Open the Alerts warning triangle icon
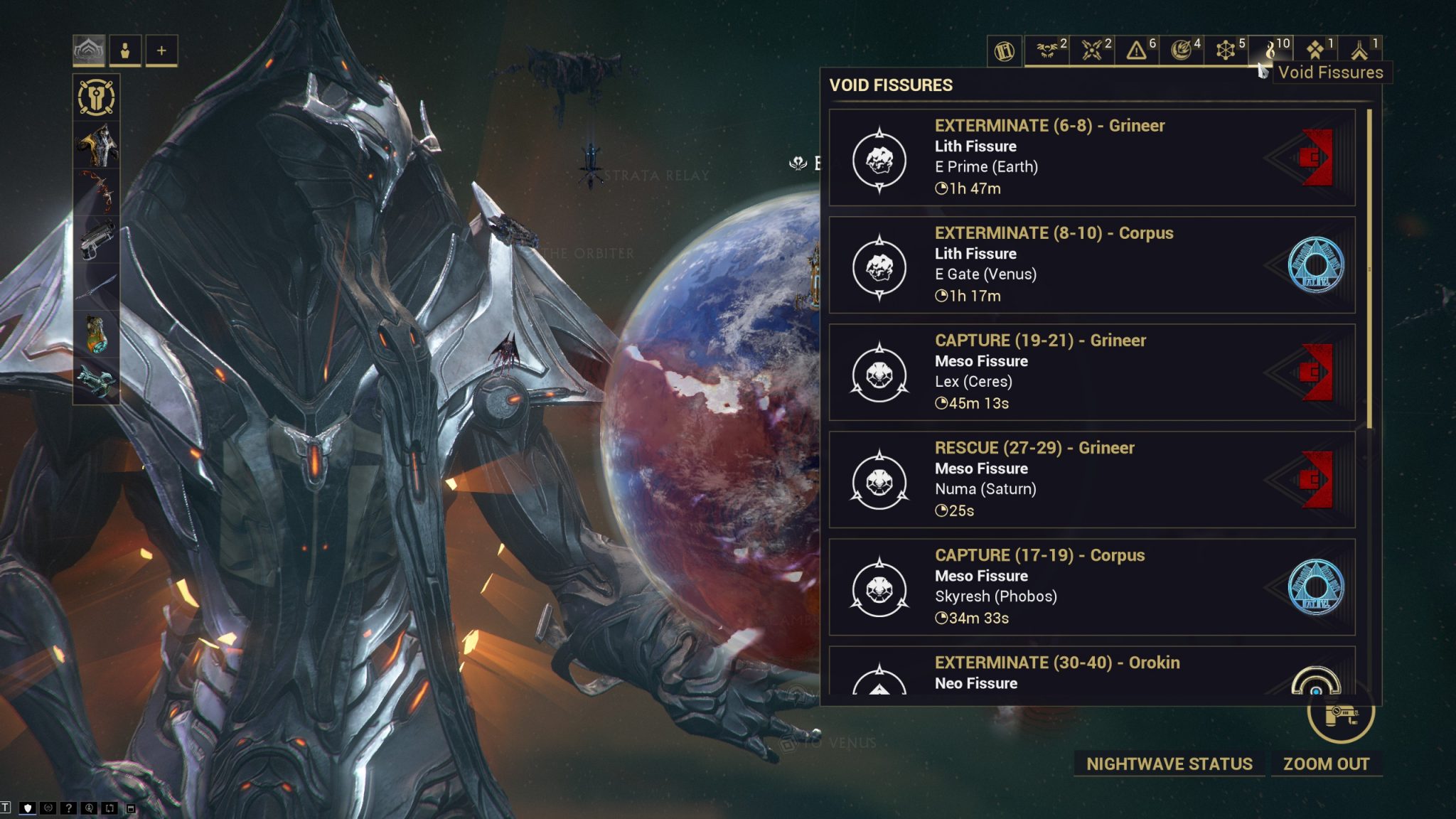 (x=1136, y=50)
